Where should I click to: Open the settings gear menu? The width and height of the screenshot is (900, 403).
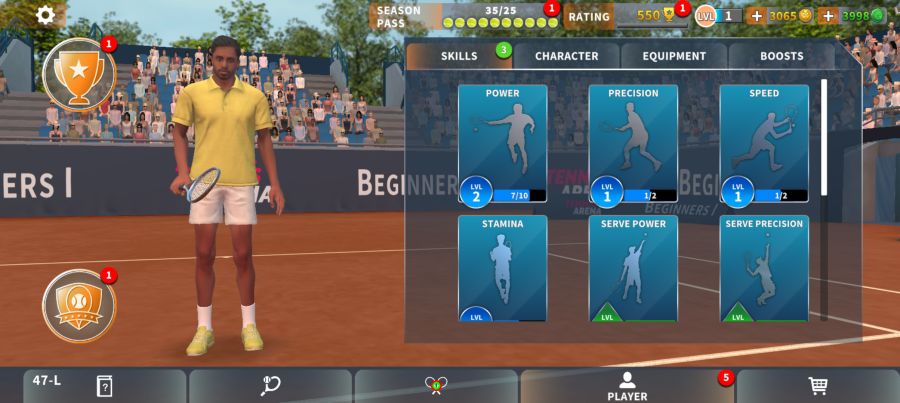(46, 15)
